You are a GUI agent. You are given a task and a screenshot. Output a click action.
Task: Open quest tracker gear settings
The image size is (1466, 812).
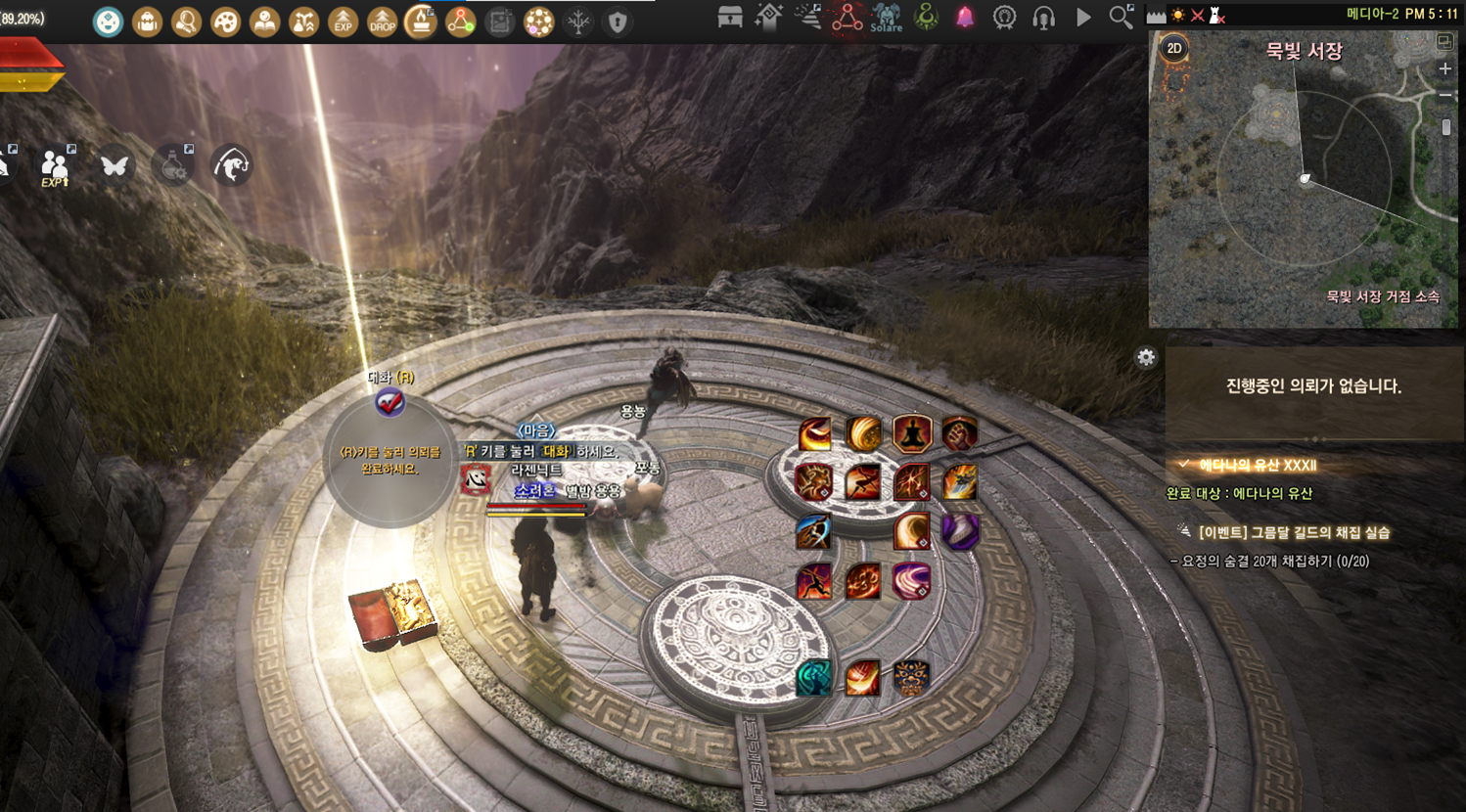pyautogui.click(x=1146, y=357)
